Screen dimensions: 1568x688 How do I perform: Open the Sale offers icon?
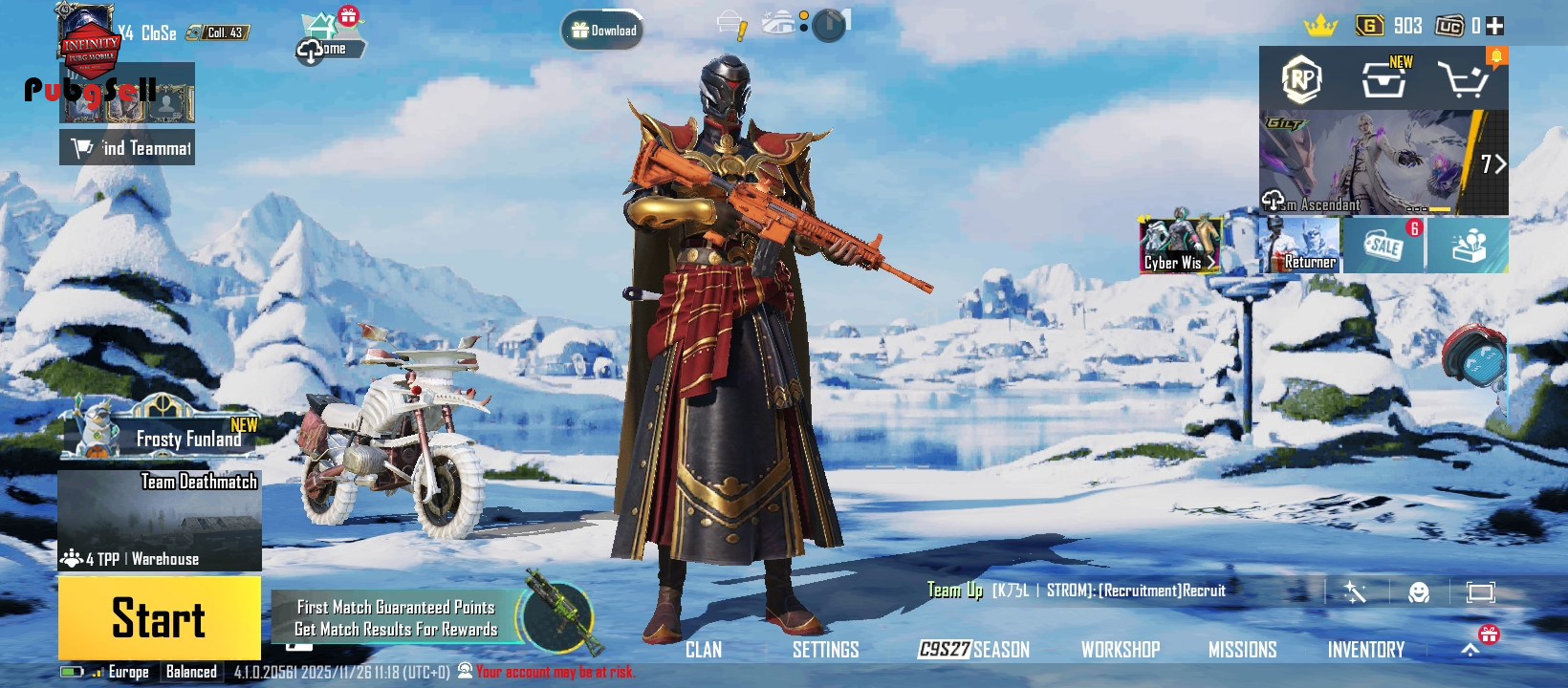(x=1383, y=246)
